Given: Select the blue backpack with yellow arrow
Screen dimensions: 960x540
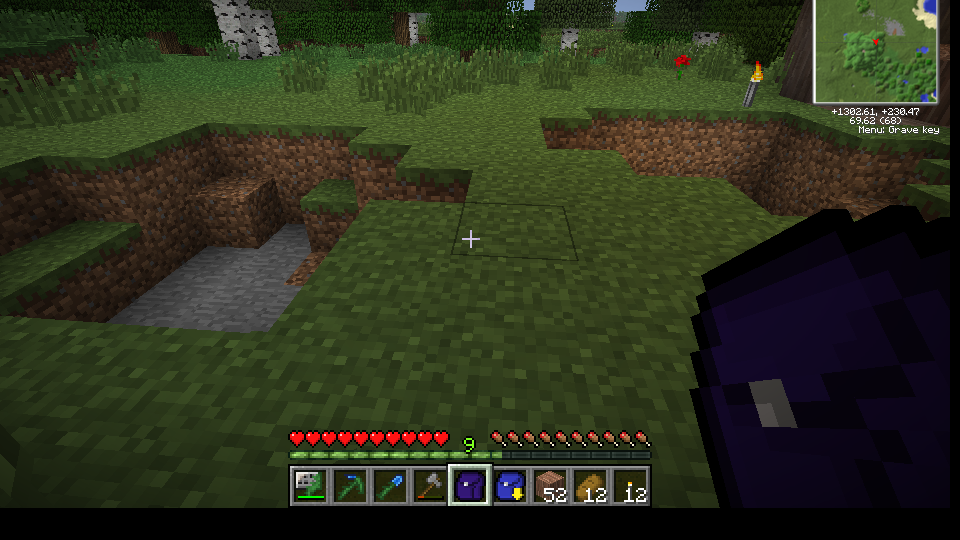Looking at the screenshot, I should [510, 486].
